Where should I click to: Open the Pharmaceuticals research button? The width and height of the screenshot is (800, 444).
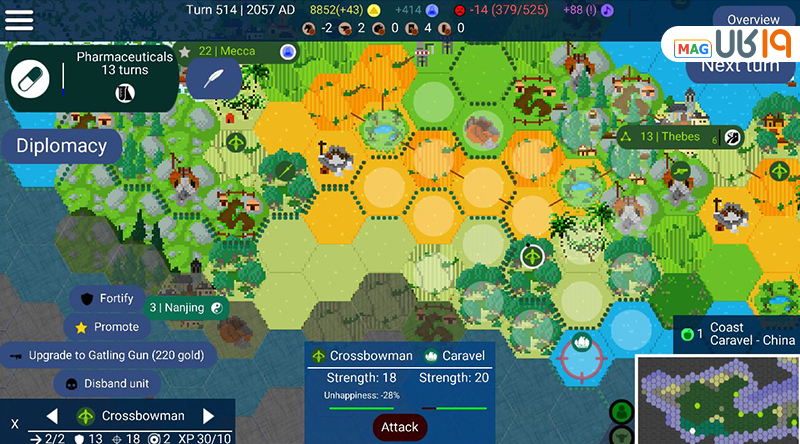pos(93,78)
